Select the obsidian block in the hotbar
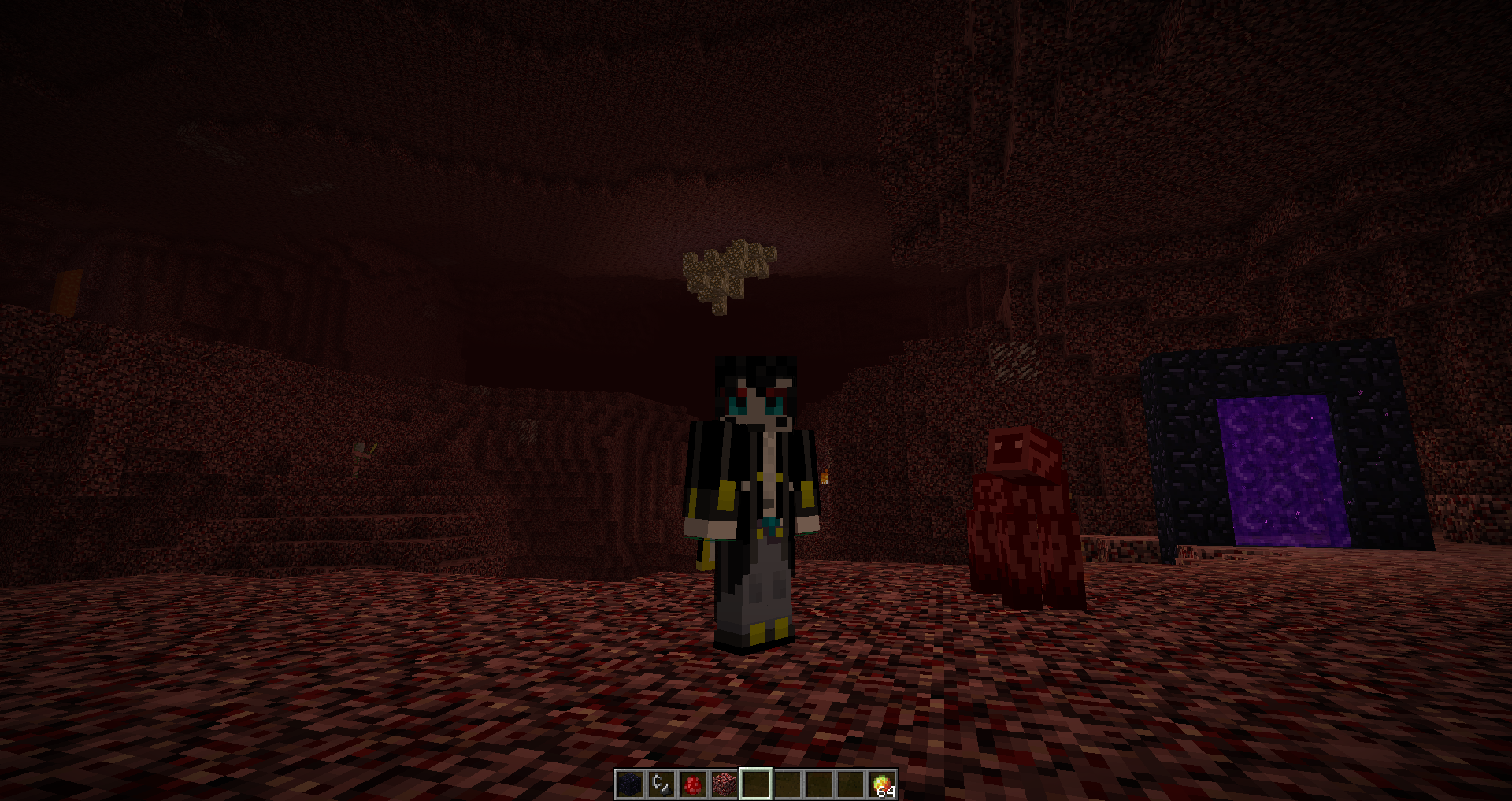Screen dimensions: 1512x801 click(x=628, y=785)
